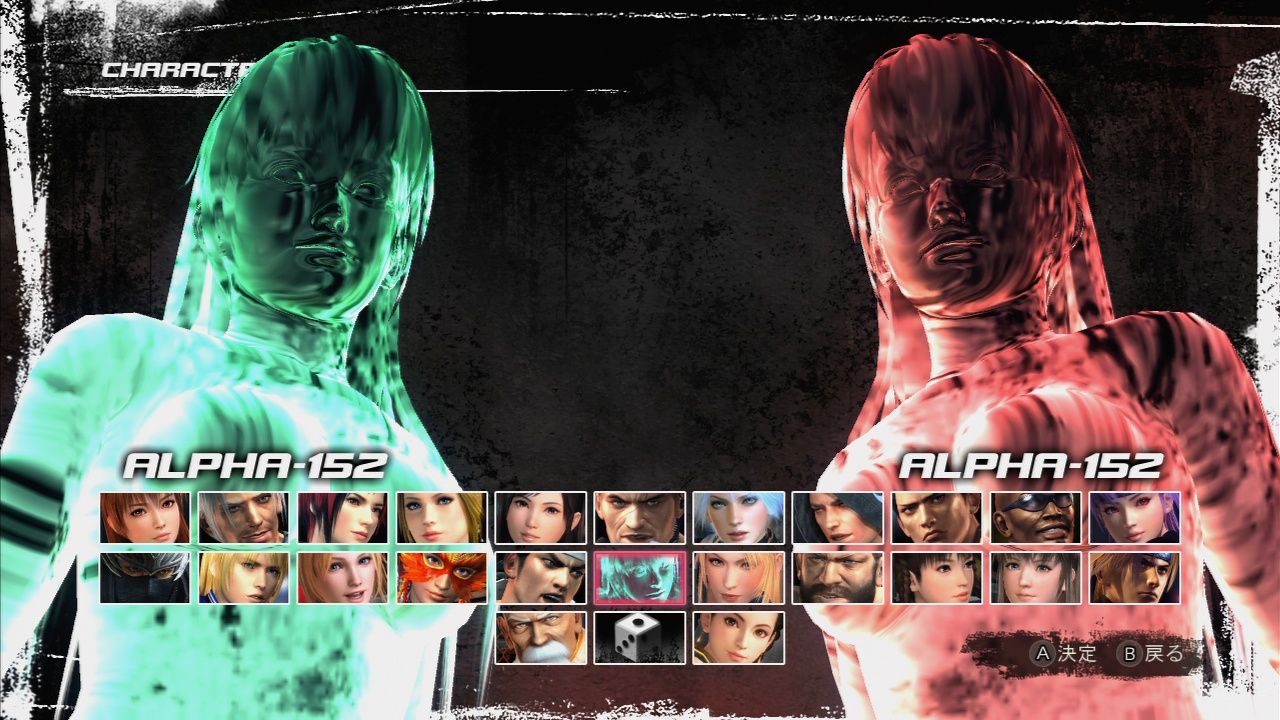Select the bearded Bass portrait
1280x720 pixels.
tap(835, 578)
